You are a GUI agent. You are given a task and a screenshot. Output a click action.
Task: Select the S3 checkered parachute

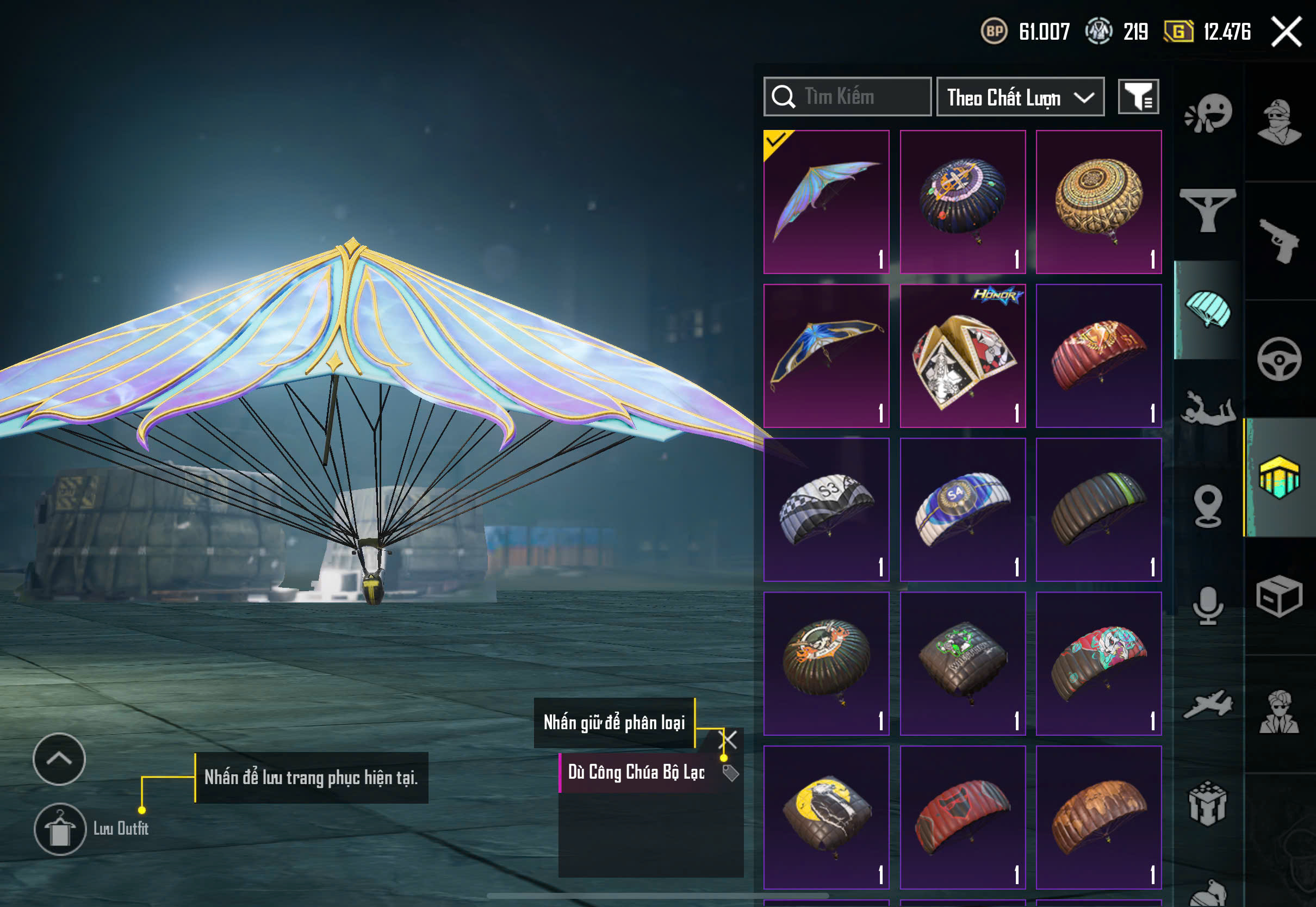click(826, 510)
